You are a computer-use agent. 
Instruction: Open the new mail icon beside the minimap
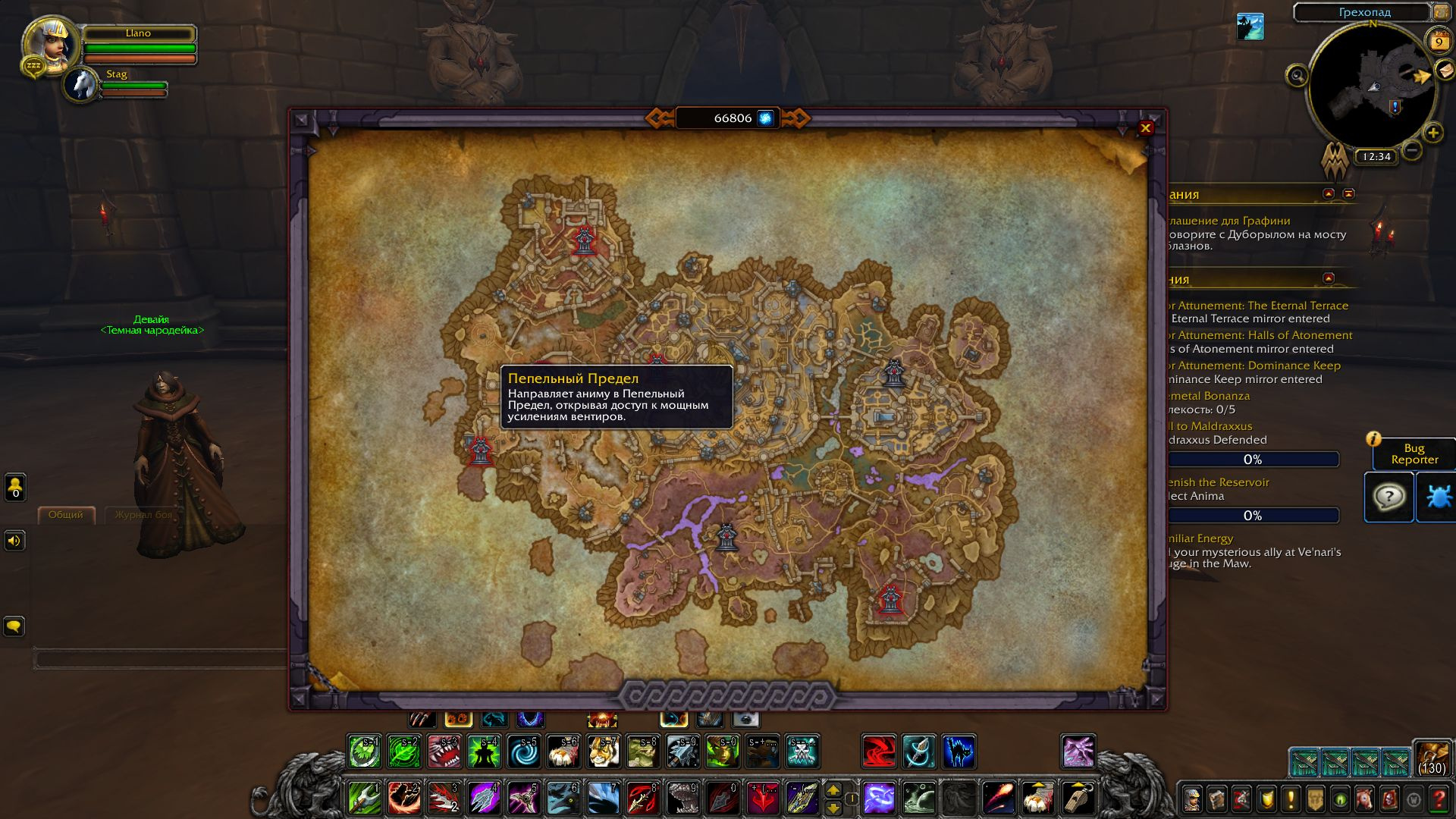pos(1444,71)
